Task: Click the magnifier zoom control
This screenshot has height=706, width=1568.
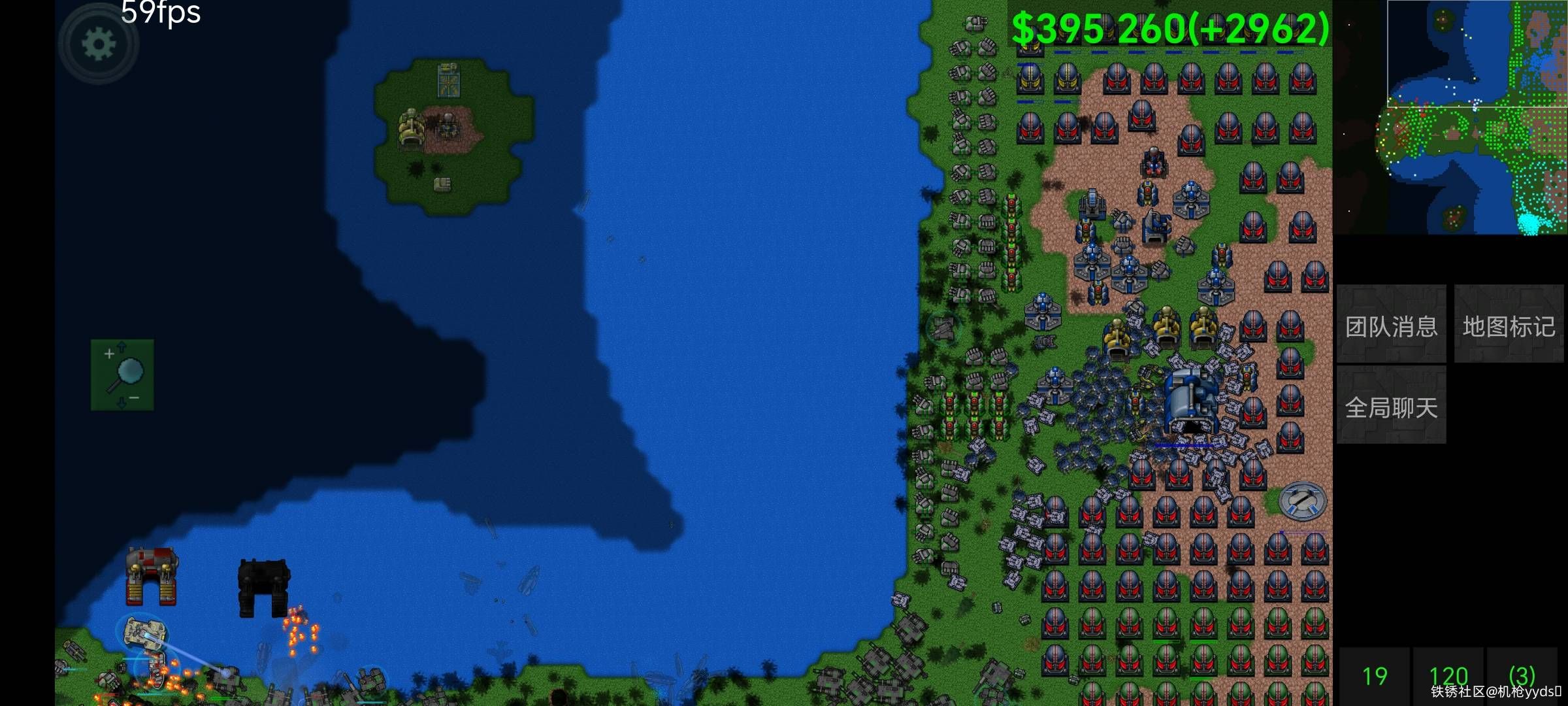Action: click(x=122, y=375)
